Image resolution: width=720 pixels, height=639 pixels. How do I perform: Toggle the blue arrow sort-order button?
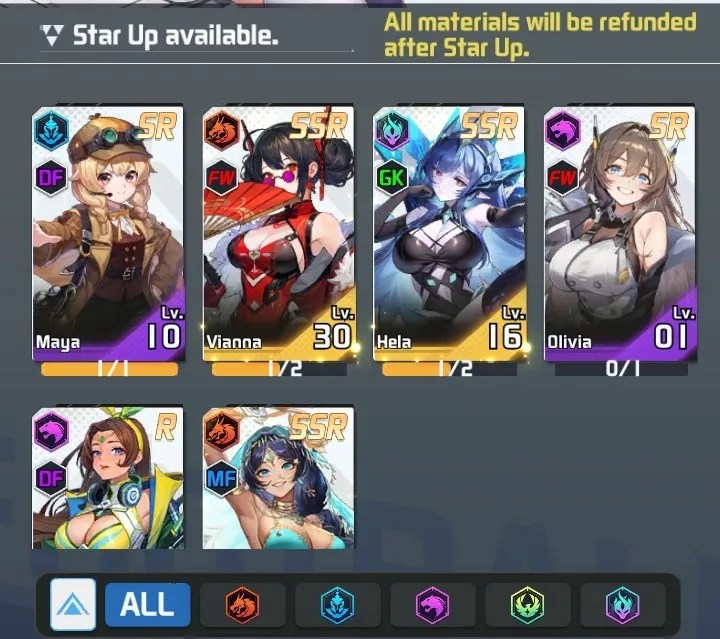[x=73, y=604]
